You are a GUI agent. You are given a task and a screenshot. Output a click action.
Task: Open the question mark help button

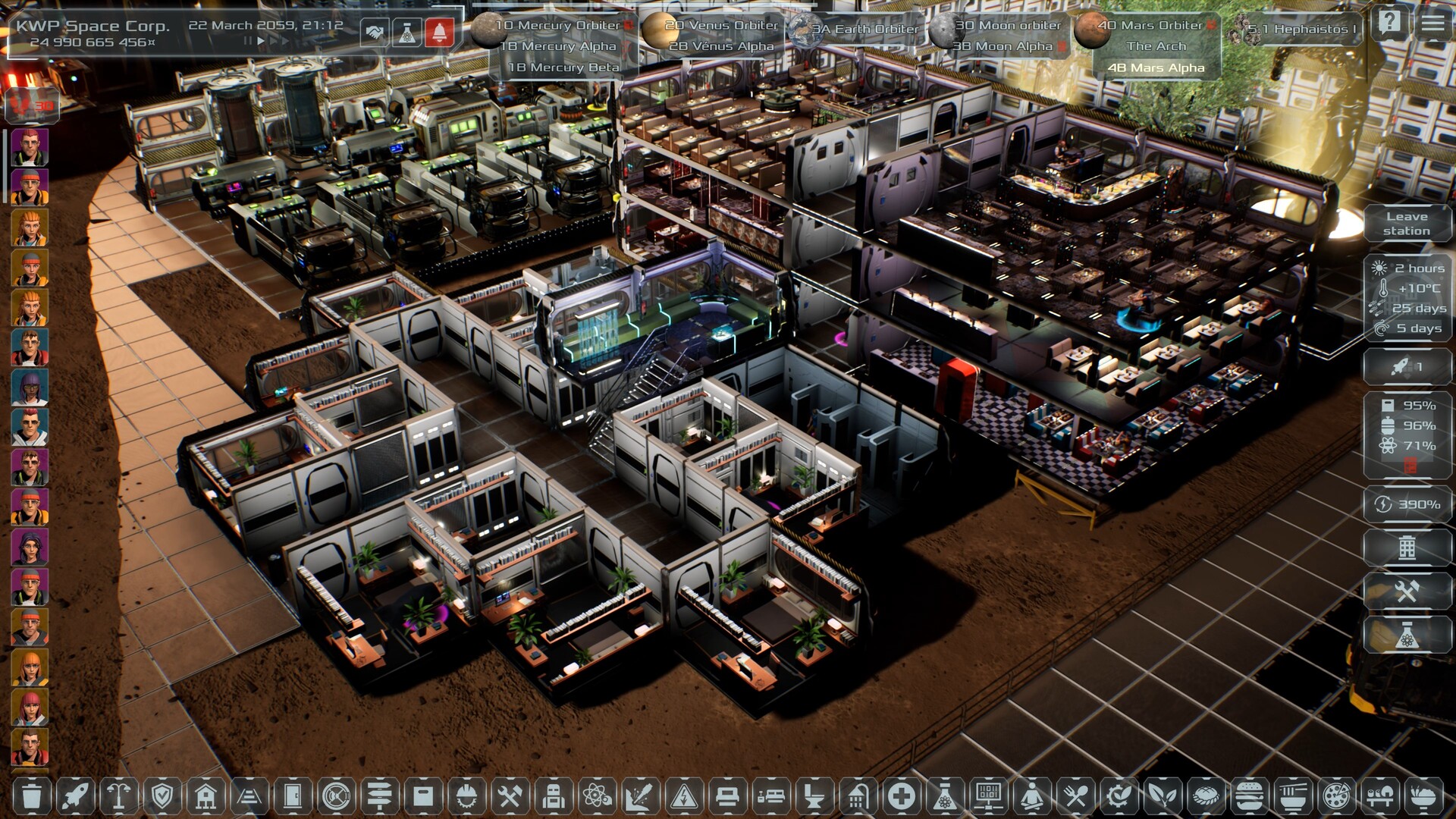pos(1390,23)
